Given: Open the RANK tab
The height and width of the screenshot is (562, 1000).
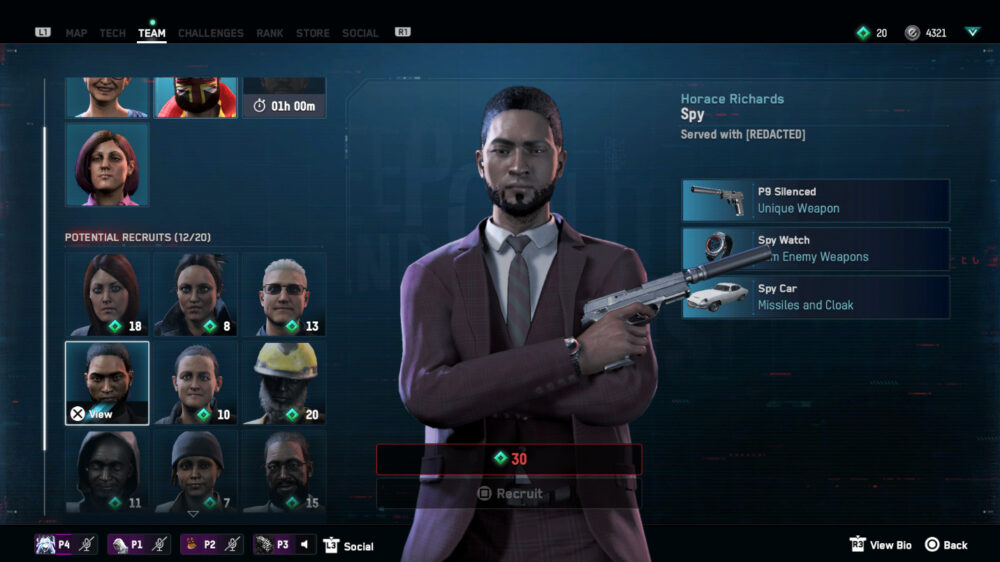Looking at the screenshot, I should (x=270, y=33).
